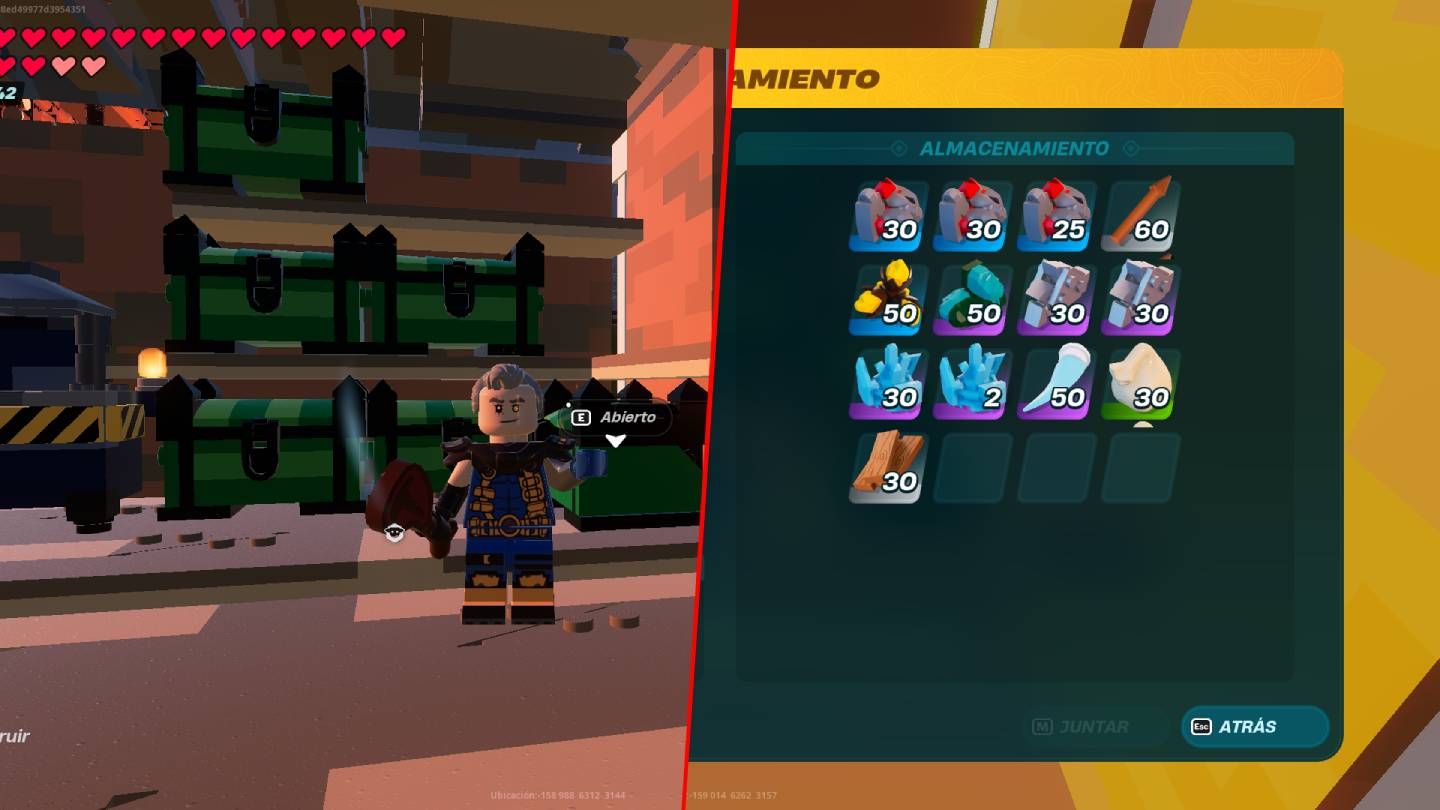Select the second bone stack of 30
Image resolution: width=1440 pixels, height=810 pixels.
1140,297
